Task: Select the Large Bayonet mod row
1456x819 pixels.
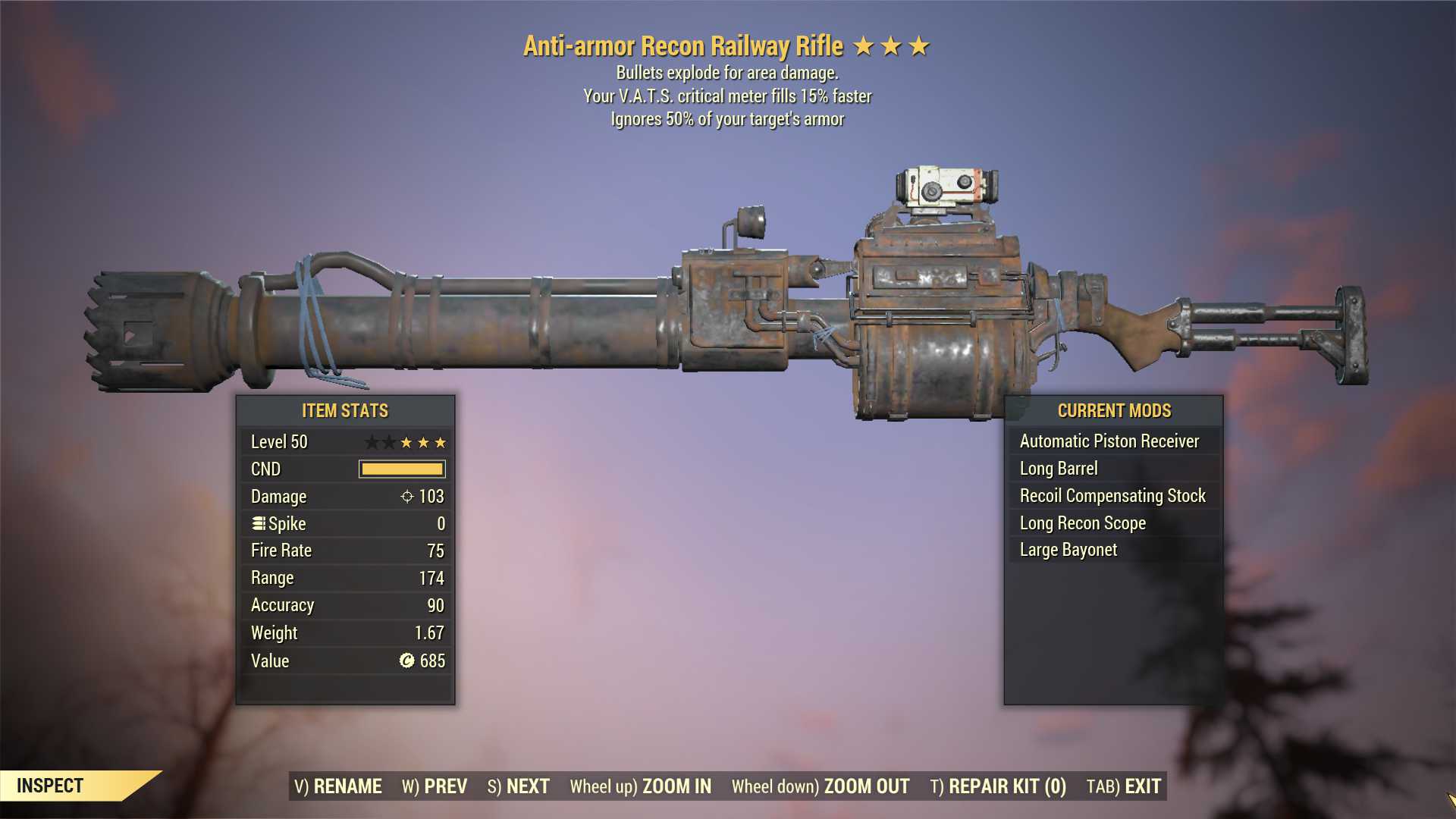Action: pos(1112,550)
